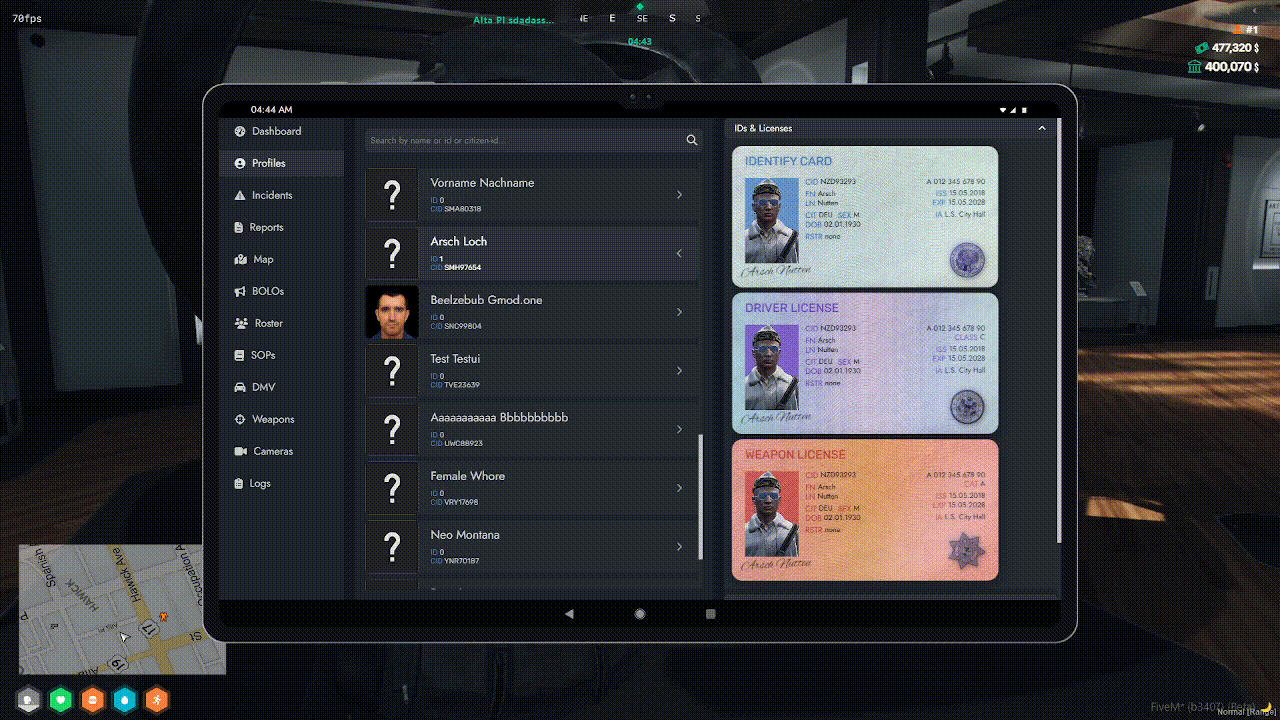
Task: View the Weapon License card
Action: pos(865,510)
